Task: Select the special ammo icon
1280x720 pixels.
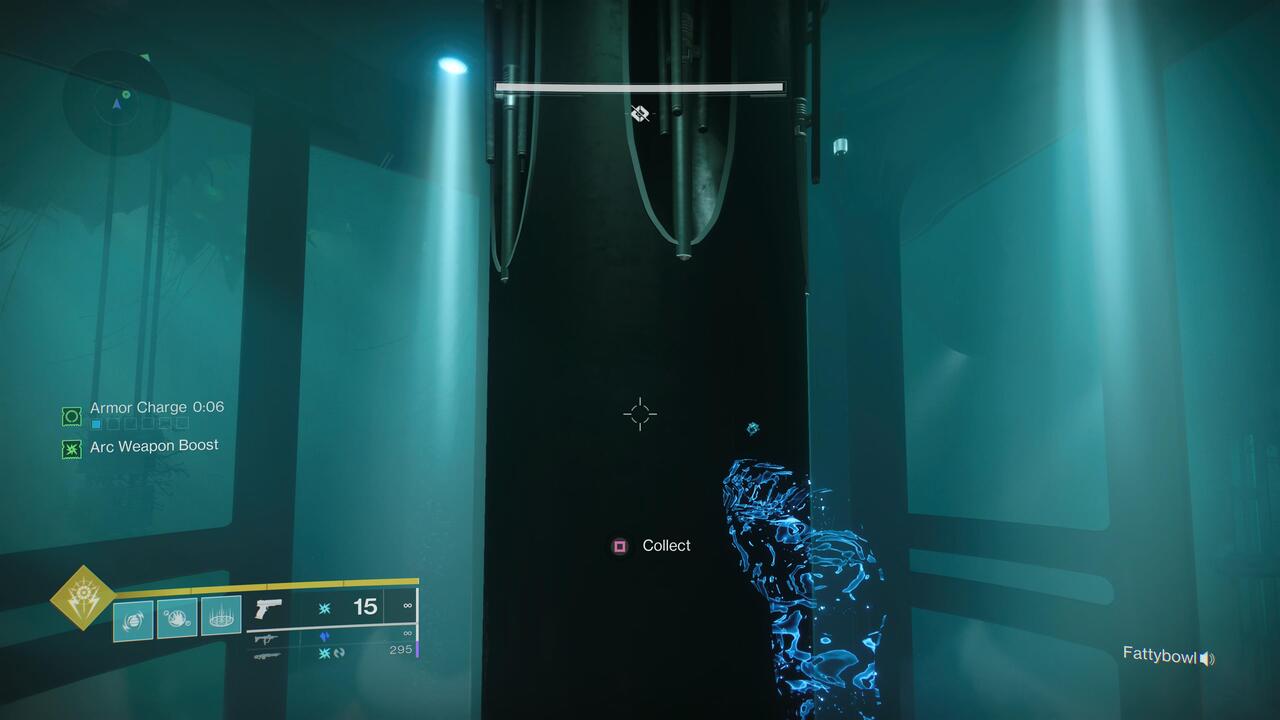Action: coord(324,635)
